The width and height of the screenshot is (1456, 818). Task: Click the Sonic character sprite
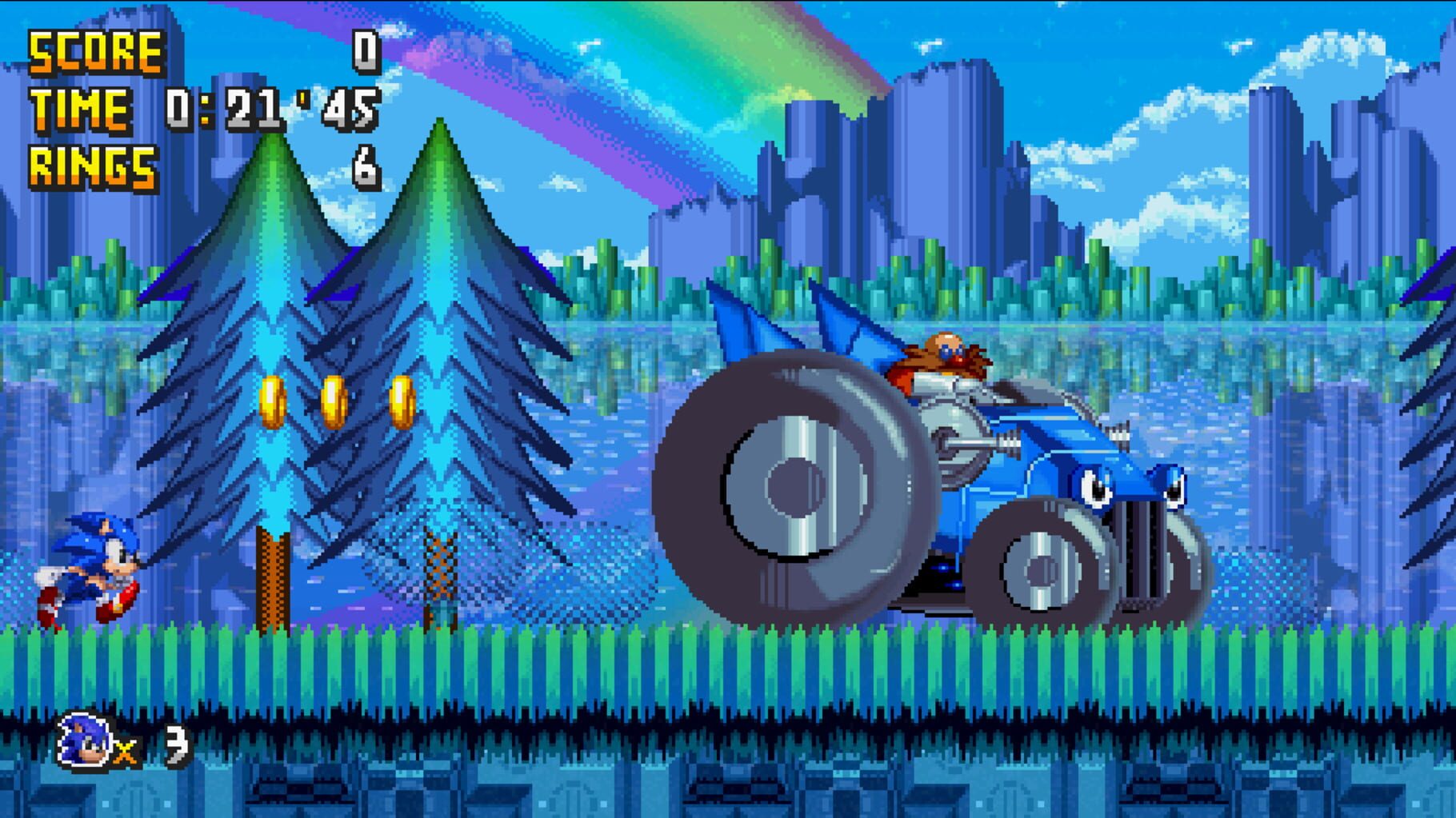click(x=92, y=568)
